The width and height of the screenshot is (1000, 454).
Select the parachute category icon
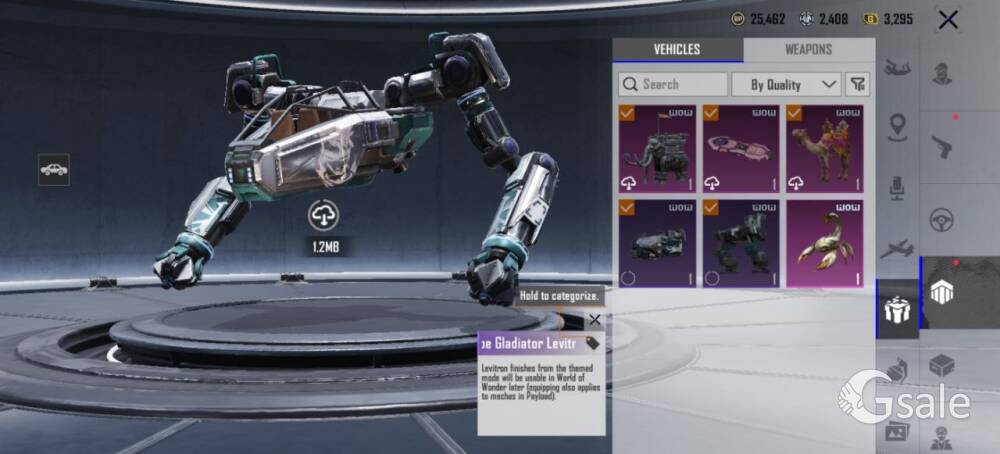pos(898,69)
